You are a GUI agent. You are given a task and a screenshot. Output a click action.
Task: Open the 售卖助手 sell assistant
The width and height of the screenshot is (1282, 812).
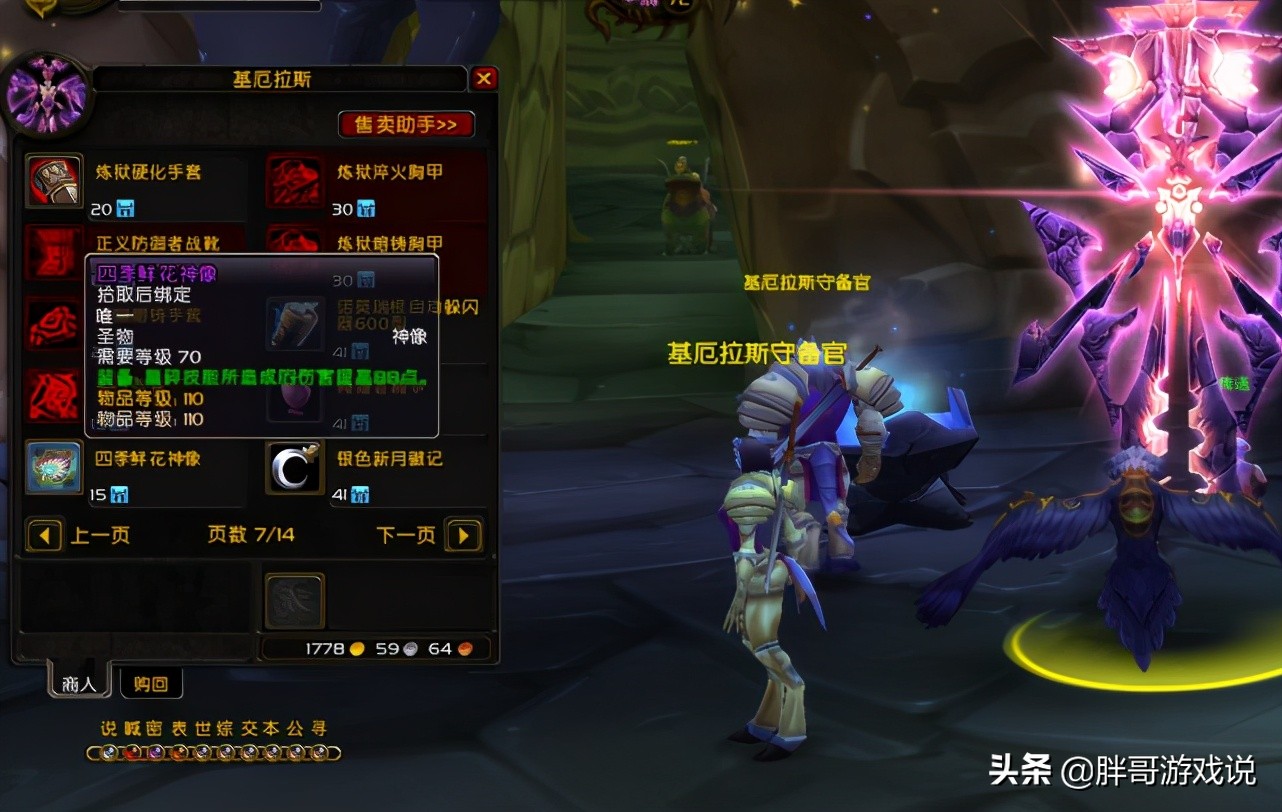click(404, 124)
